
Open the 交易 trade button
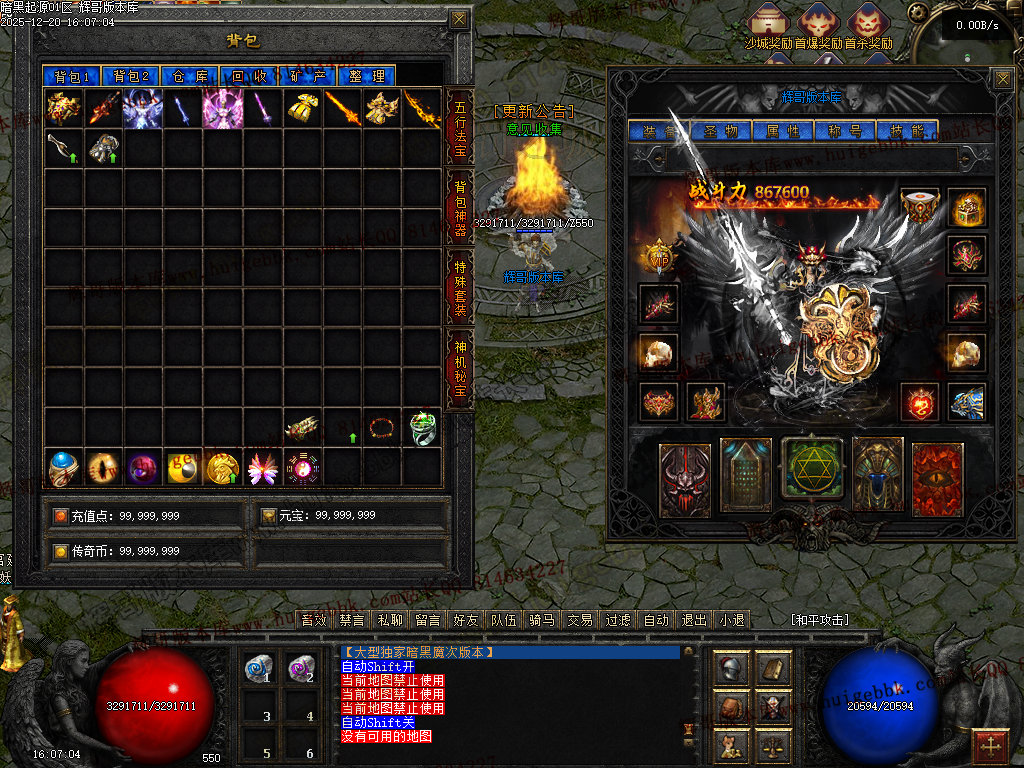[x=580, y=620]
